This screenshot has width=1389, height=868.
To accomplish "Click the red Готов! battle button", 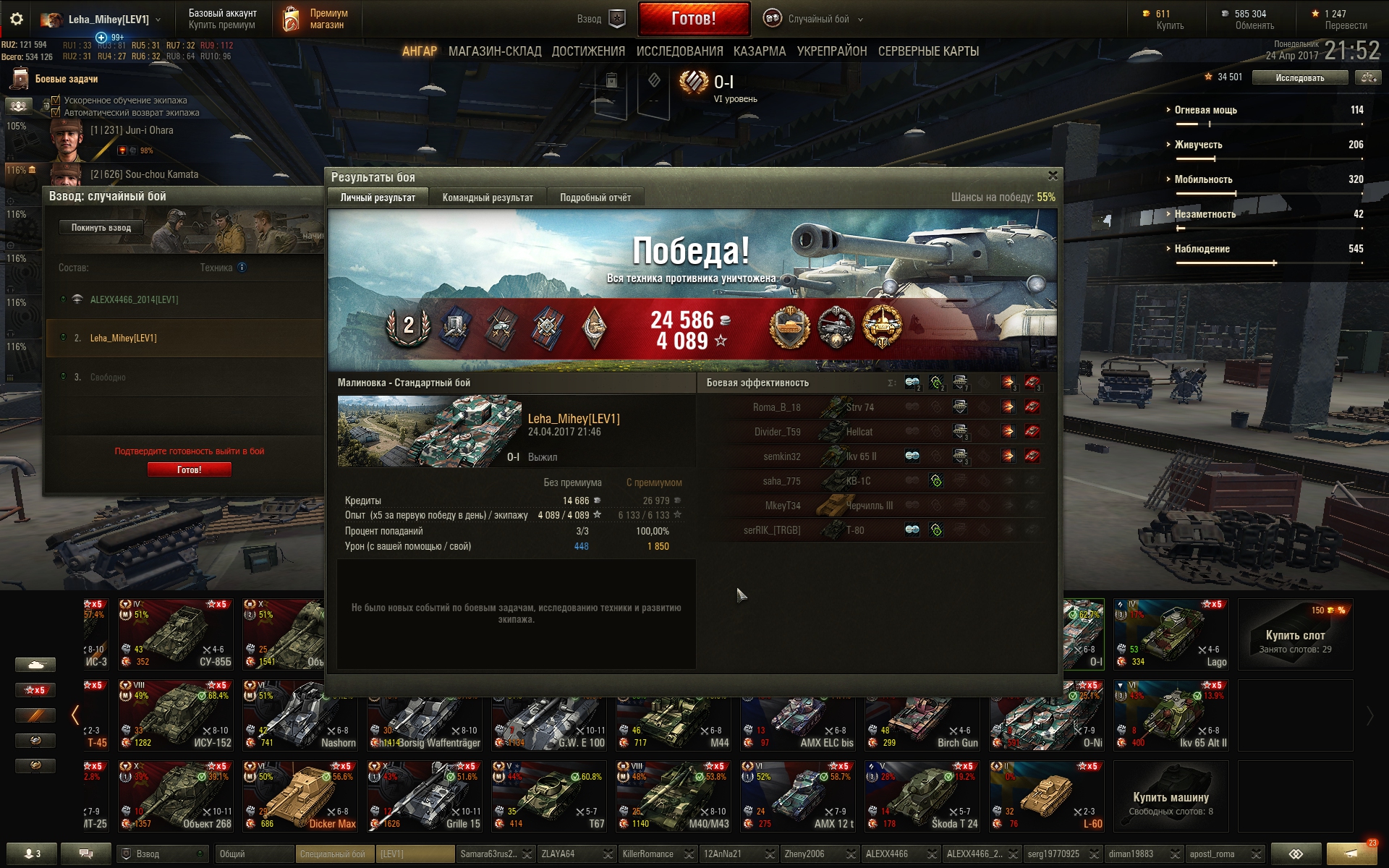I will [x=693, y=19].
